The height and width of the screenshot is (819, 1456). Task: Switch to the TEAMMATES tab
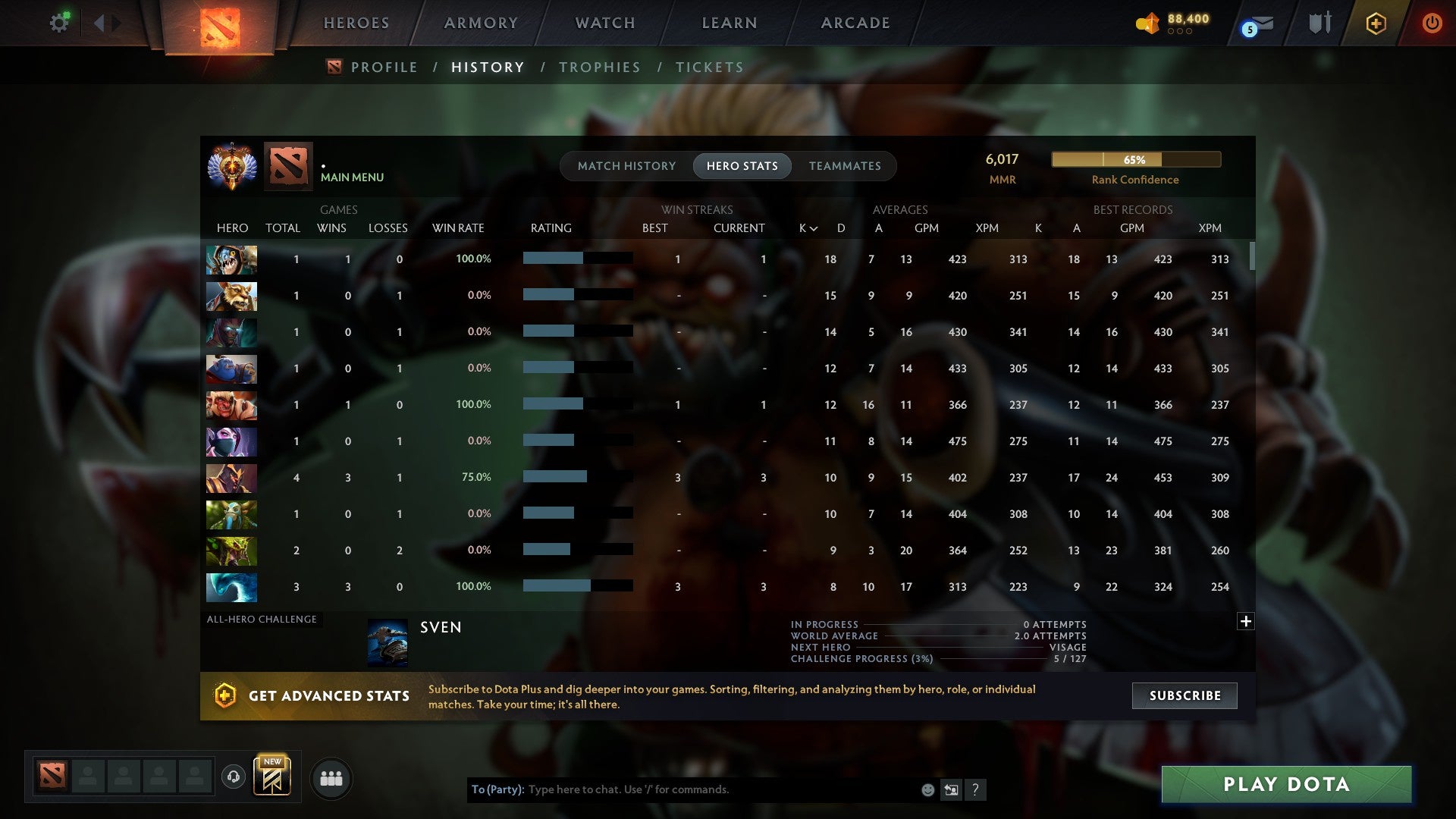(845, 165)
